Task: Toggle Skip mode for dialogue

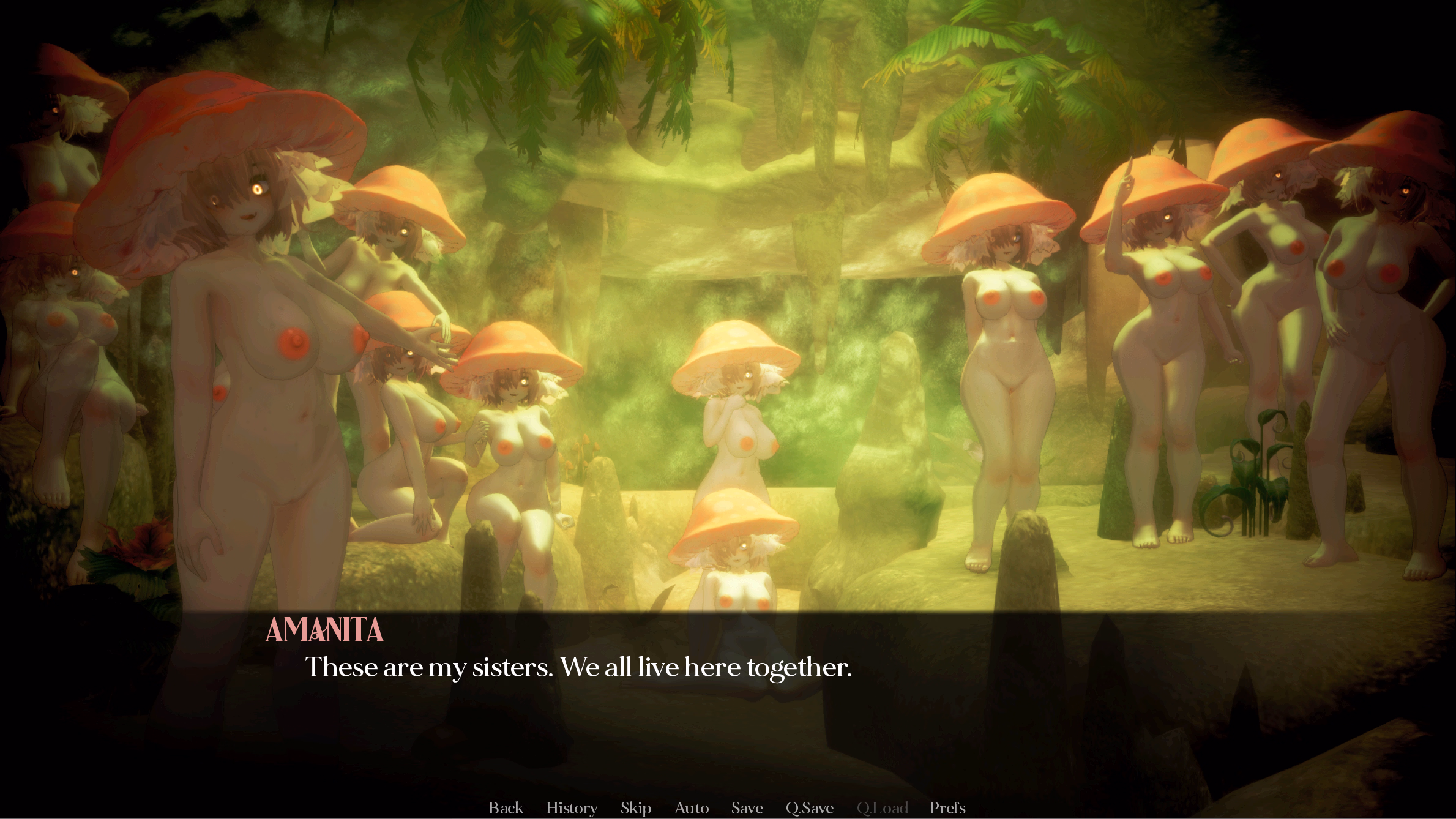Action: click(635, 808)
